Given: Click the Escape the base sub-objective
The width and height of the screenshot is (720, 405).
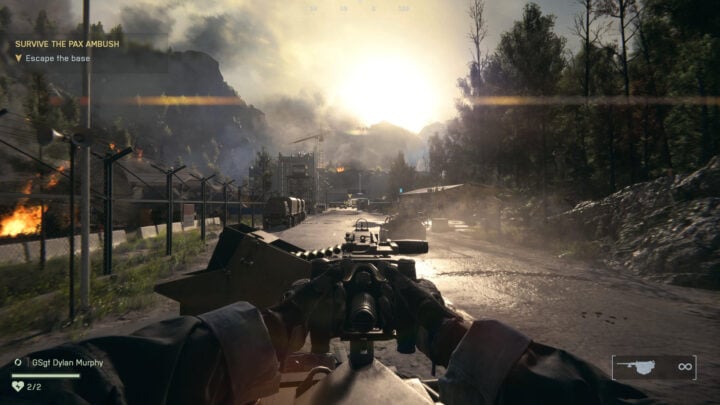Looking at the screenshot, I should (58, 58).
